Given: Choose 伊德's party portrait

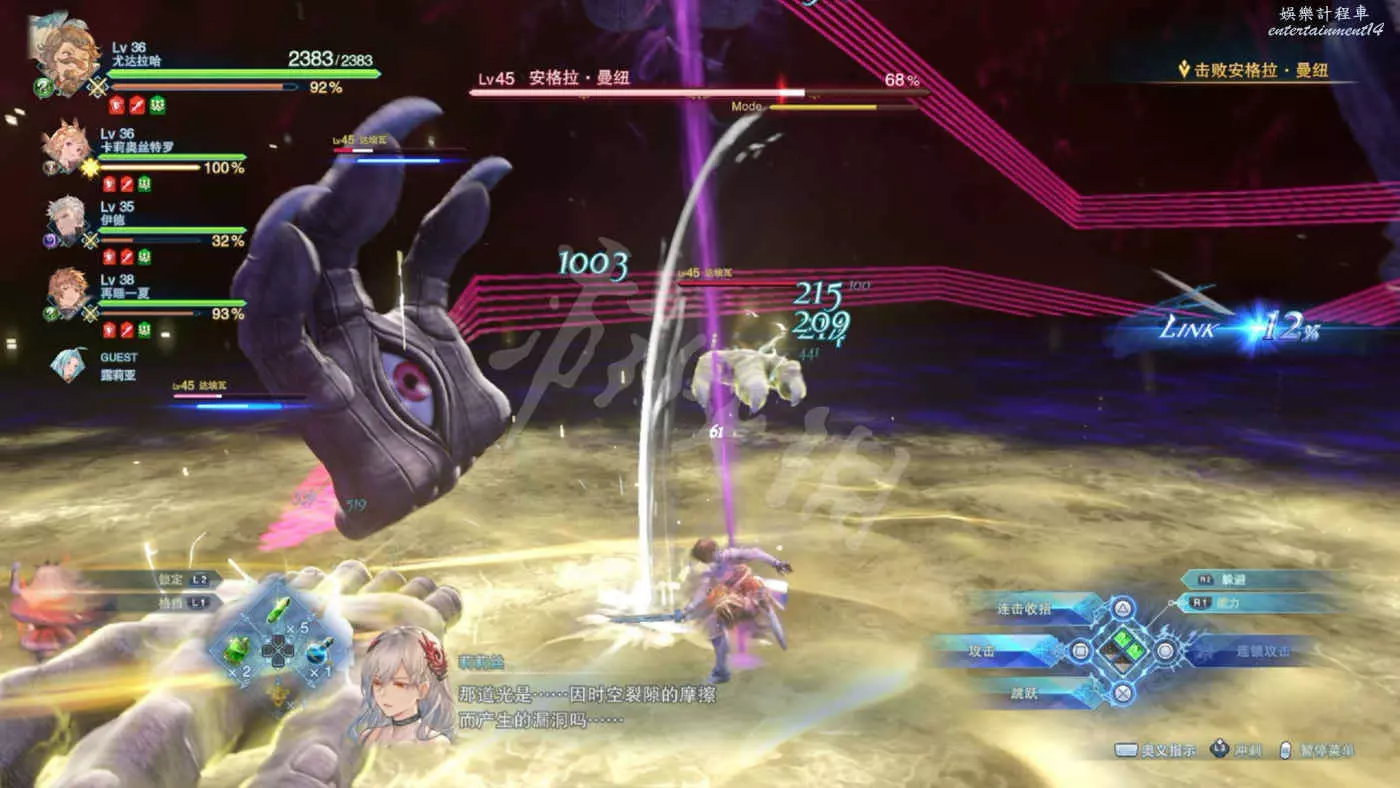Looking at the screenshot, I should [x=66, y=221].
